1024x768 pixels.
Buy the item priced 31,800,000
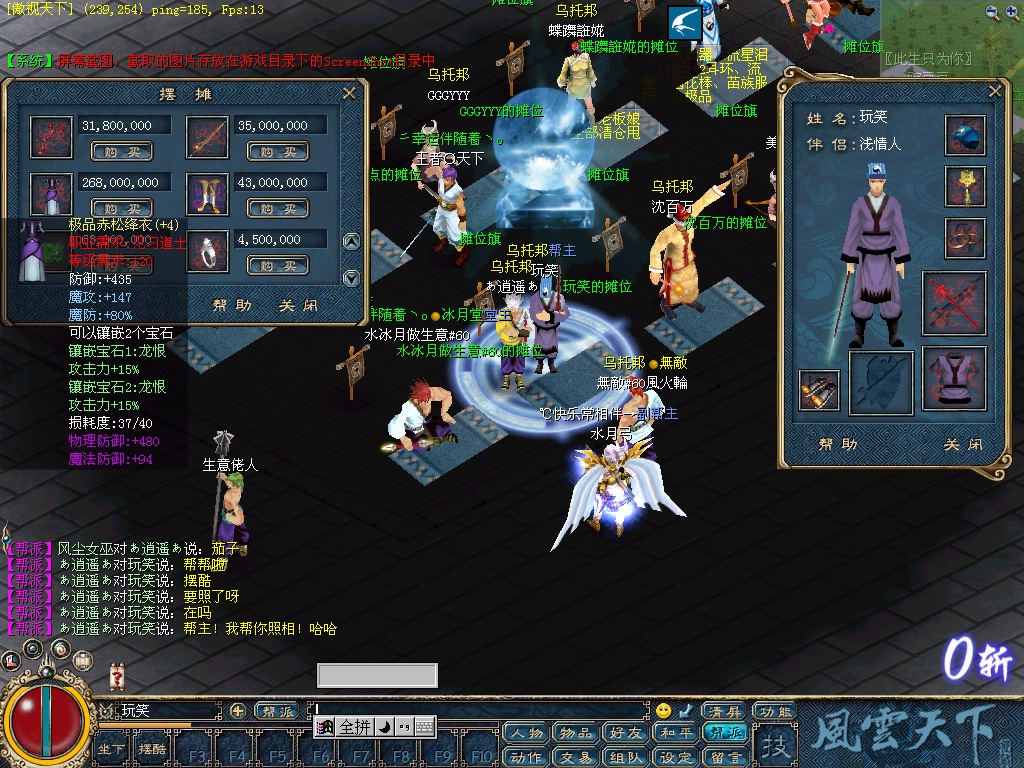click(121, 152)
